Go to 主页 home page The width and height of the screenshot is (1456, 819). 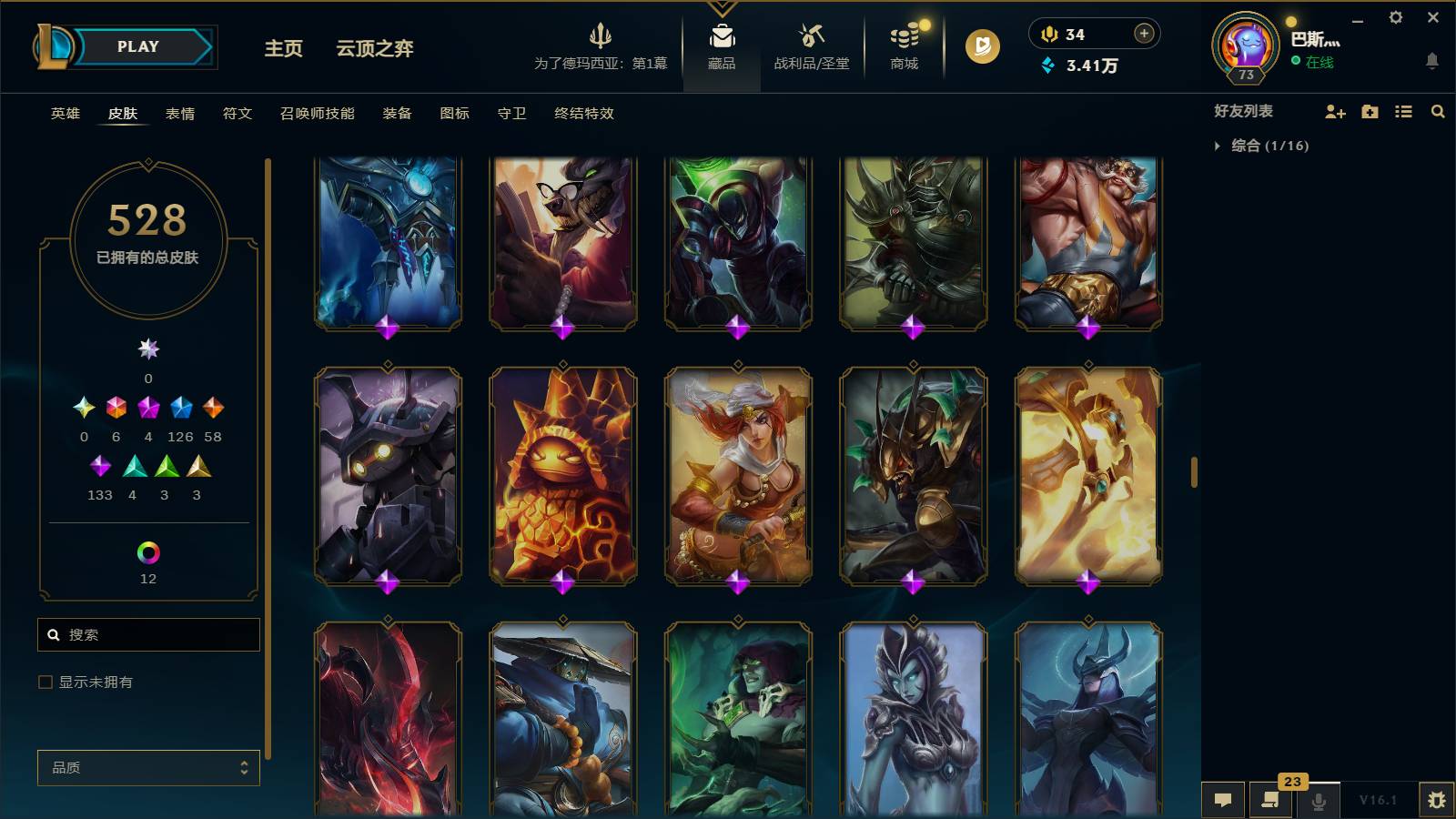pos(283,50)
